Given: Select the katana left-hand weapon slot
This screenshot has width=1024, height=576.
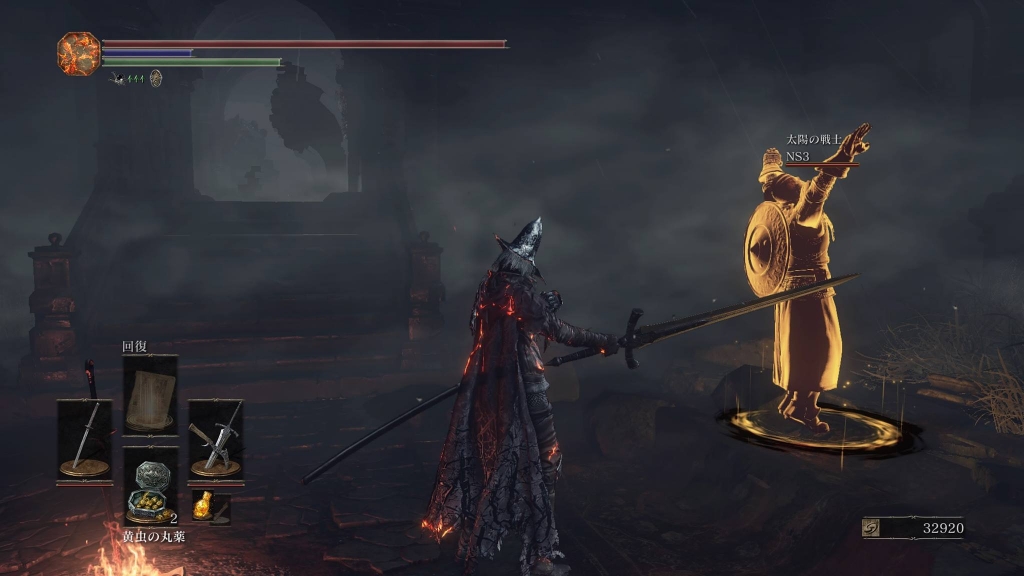Looking at the screenshot, I should tap(85, 438).
